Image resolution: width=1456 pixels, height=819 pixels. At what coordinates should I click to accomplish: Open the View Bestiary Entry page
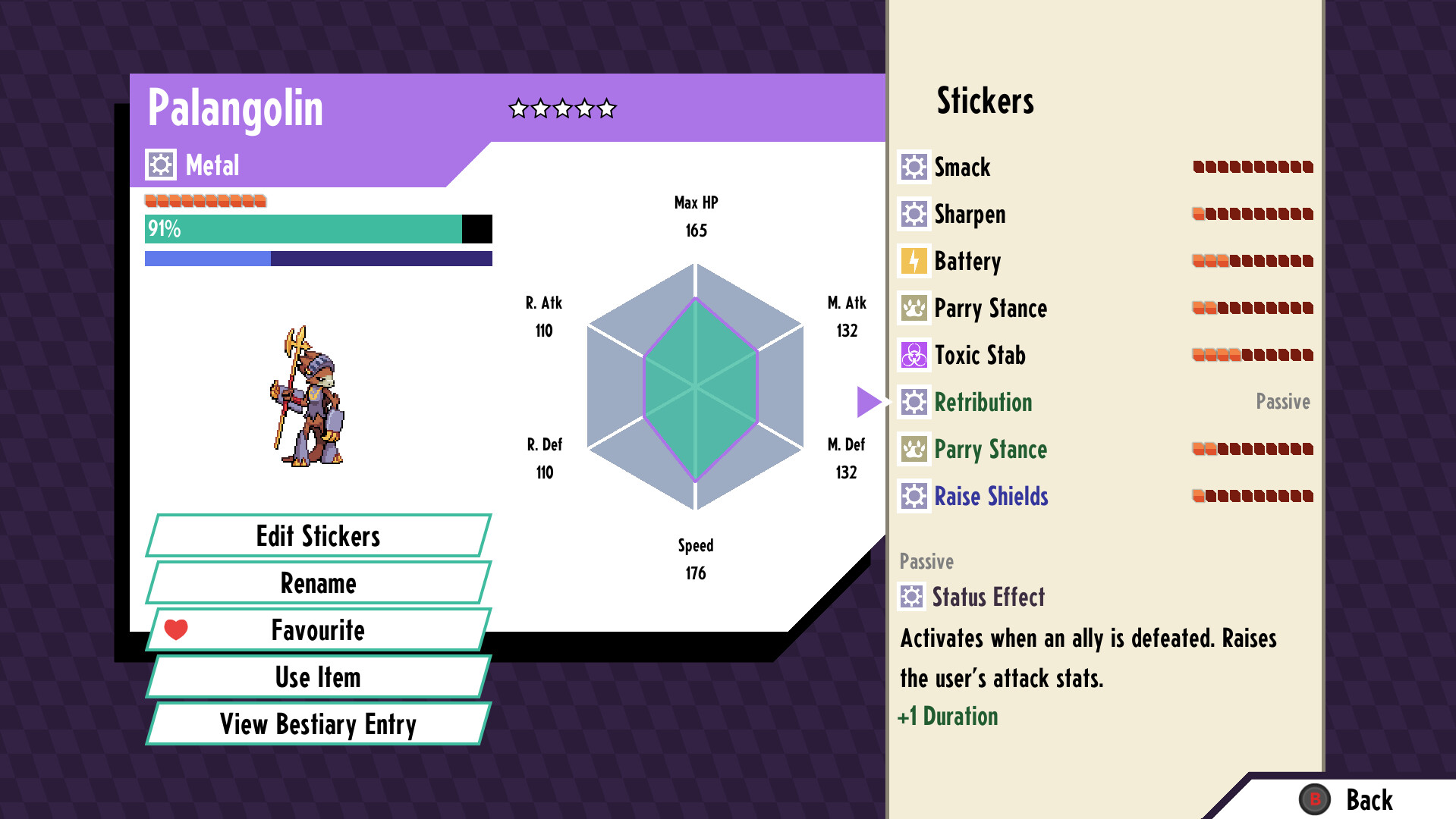click(317, 724)
